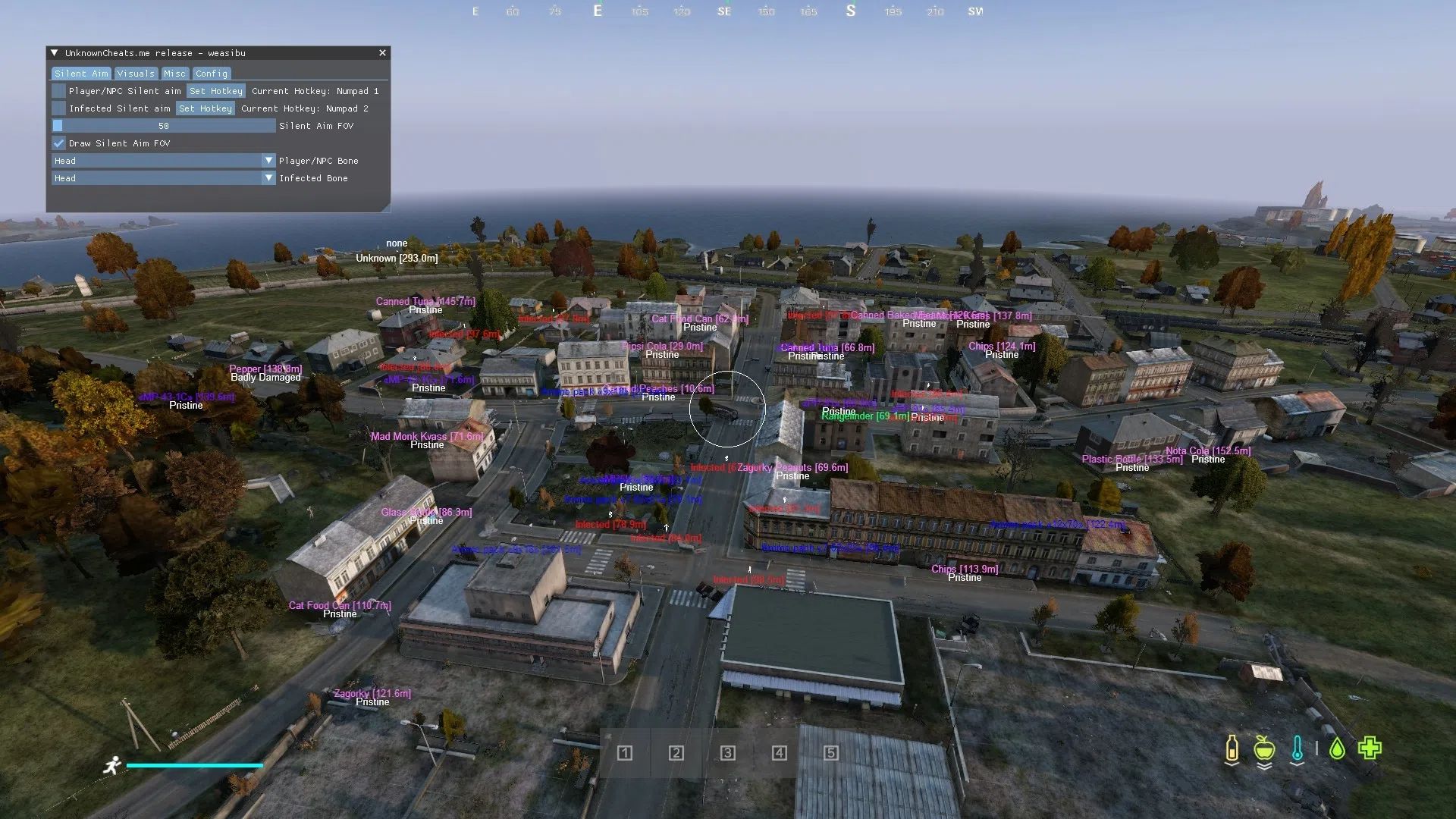Go to the Config tab

[211, 74]
